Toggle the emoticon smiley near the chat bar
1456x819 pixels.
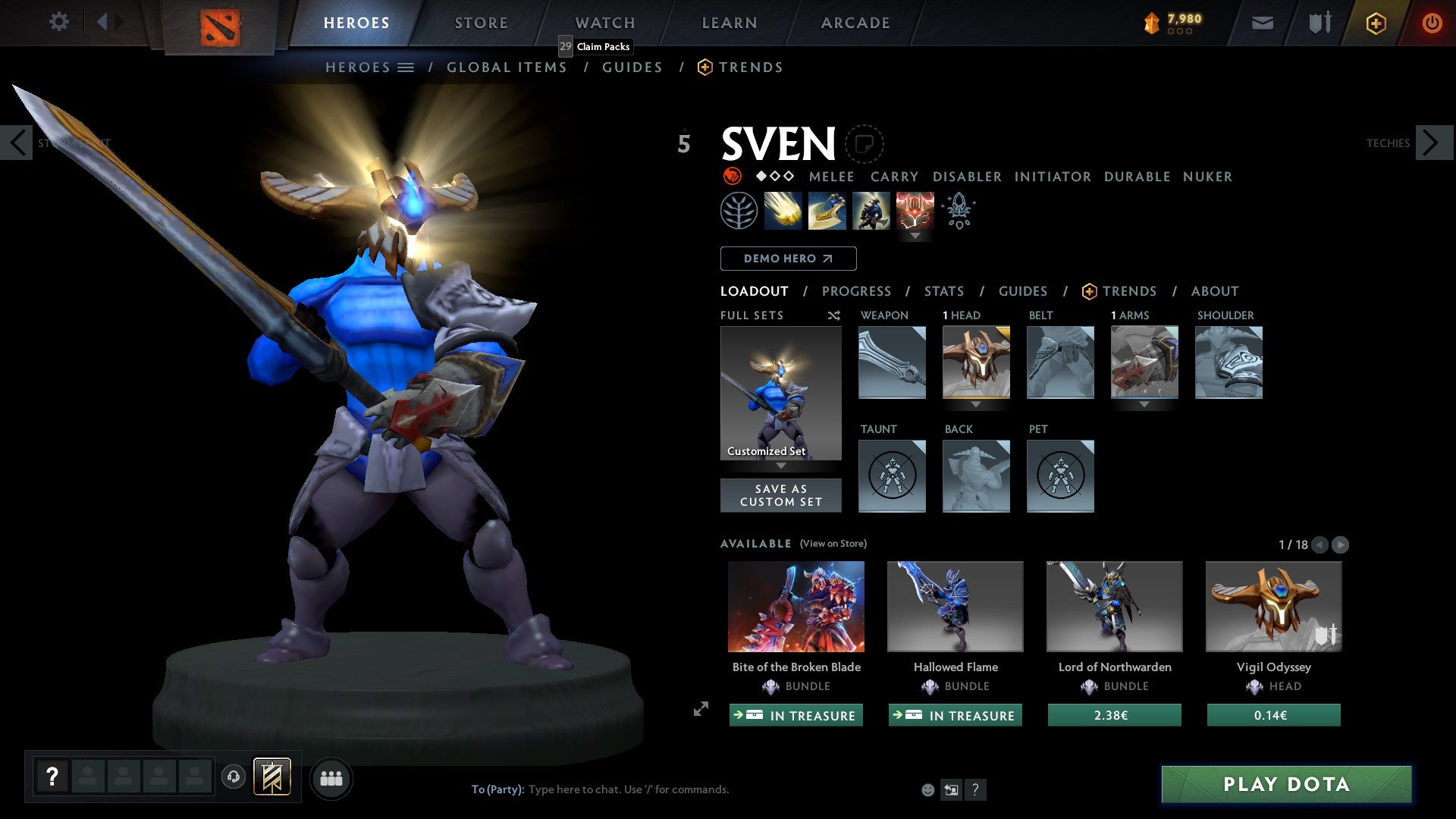927,789
